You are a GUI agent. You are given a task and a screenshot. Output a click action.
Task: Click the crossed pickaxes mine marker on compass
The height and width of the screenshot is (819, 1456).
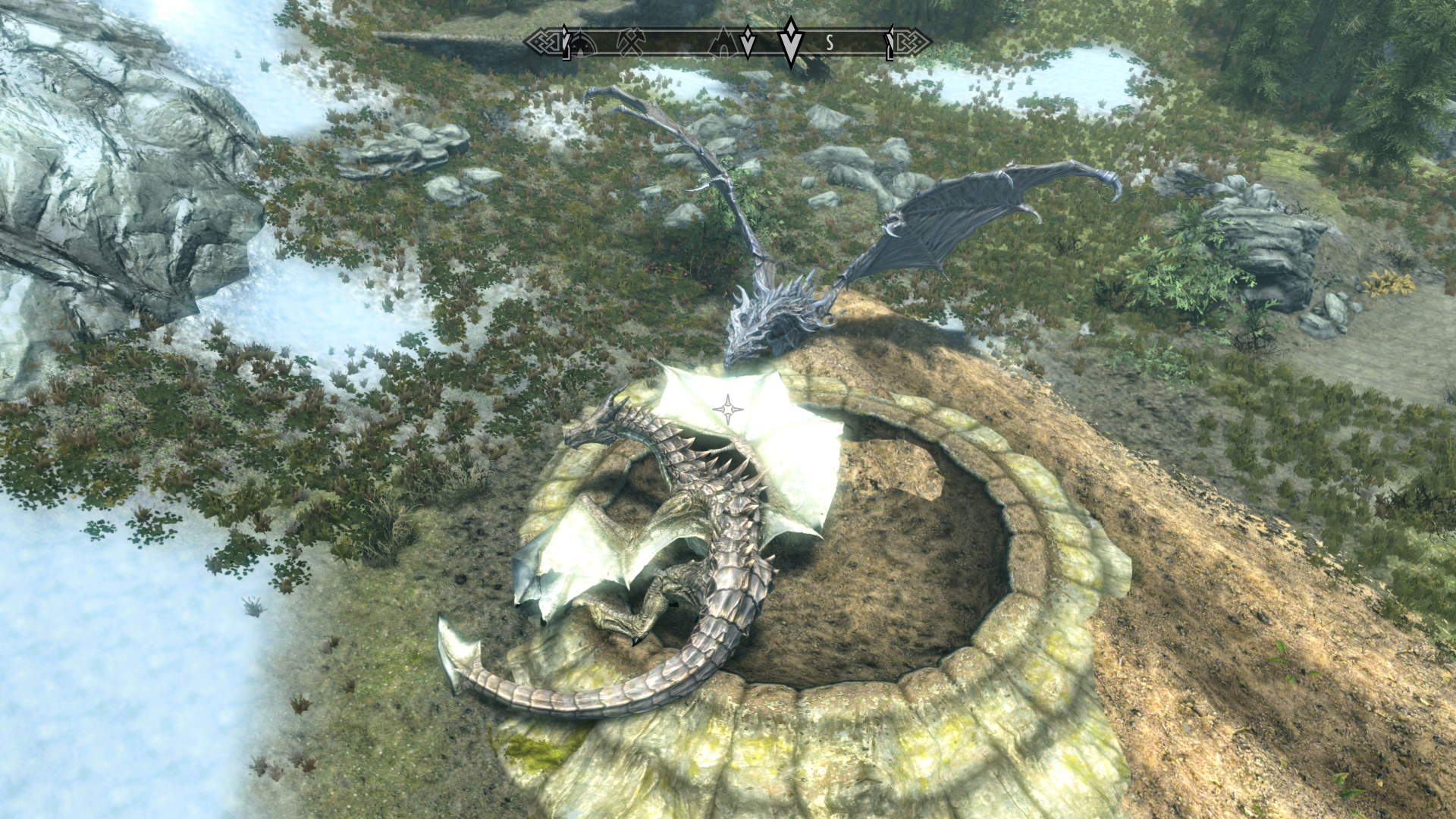tap(631, 42)
